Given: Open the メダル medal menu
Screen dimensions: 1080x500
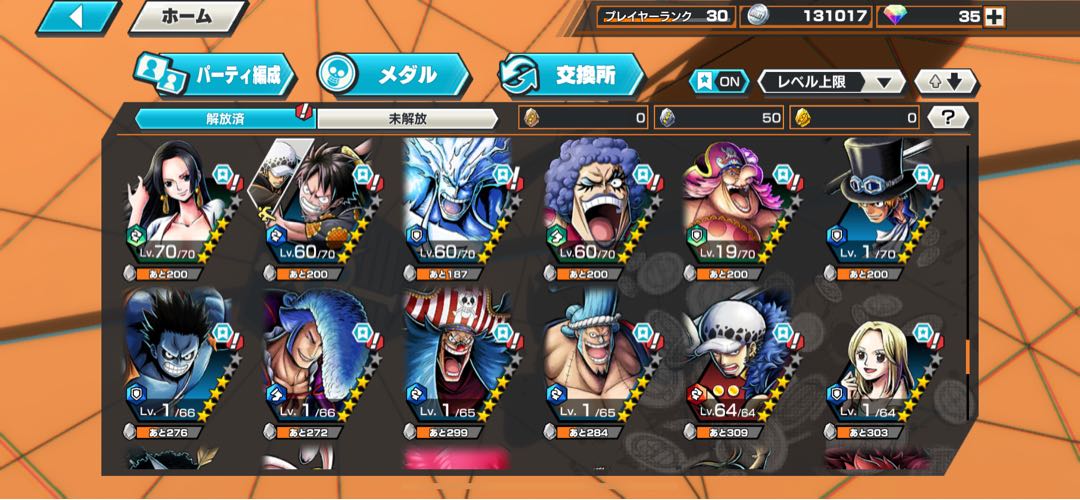Looking at the screenshot, I should (x=392, y=75).
